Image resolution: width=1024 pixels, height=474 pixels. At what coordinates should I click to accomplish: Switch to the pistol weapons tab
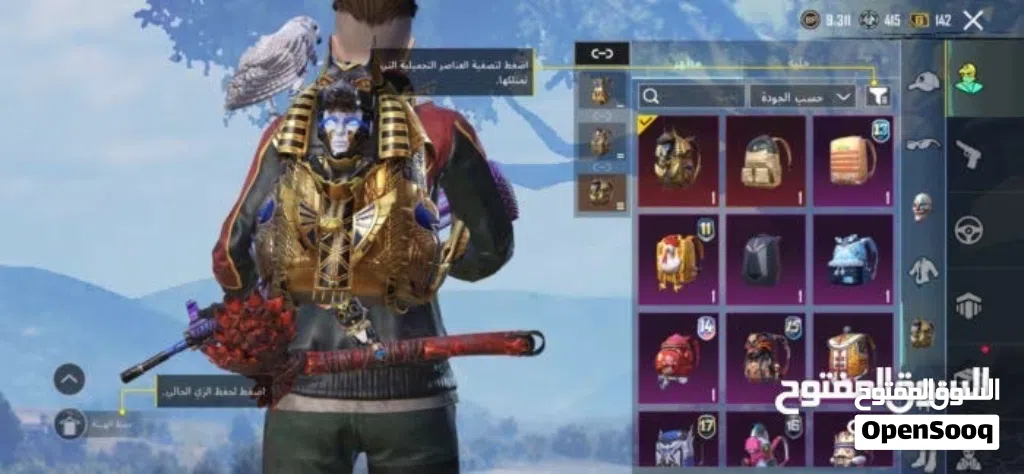(x=969, y=152)
